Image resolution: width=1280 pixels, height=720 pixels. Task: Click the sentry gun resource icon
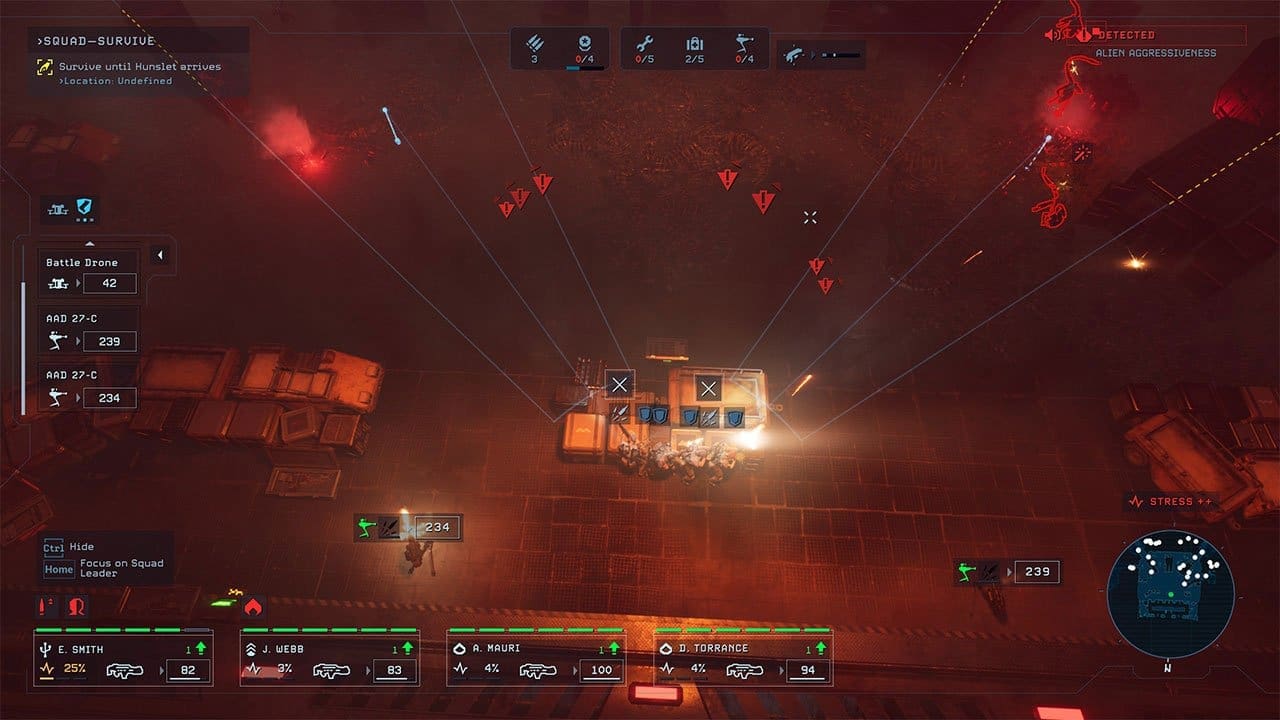pyautogui.click(x=743, y=44)
